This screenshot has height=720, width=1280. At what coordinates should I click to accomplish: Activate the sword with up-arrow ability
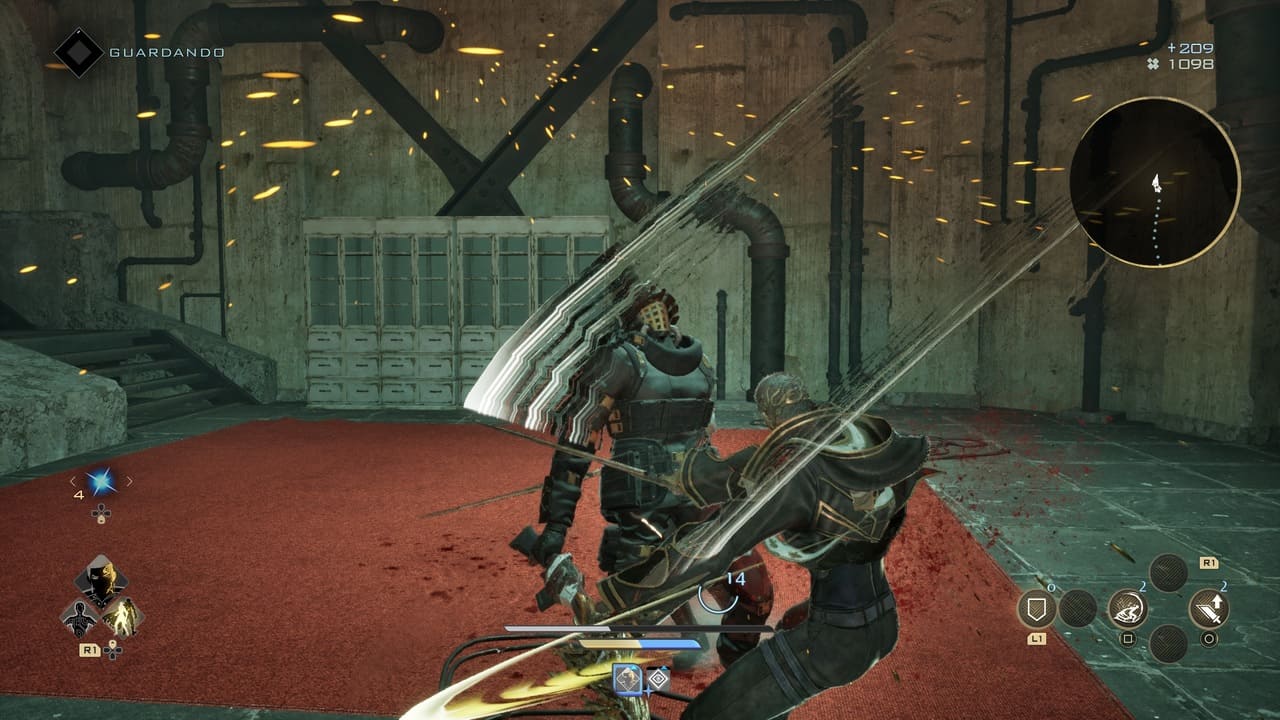pos(1209,608)
